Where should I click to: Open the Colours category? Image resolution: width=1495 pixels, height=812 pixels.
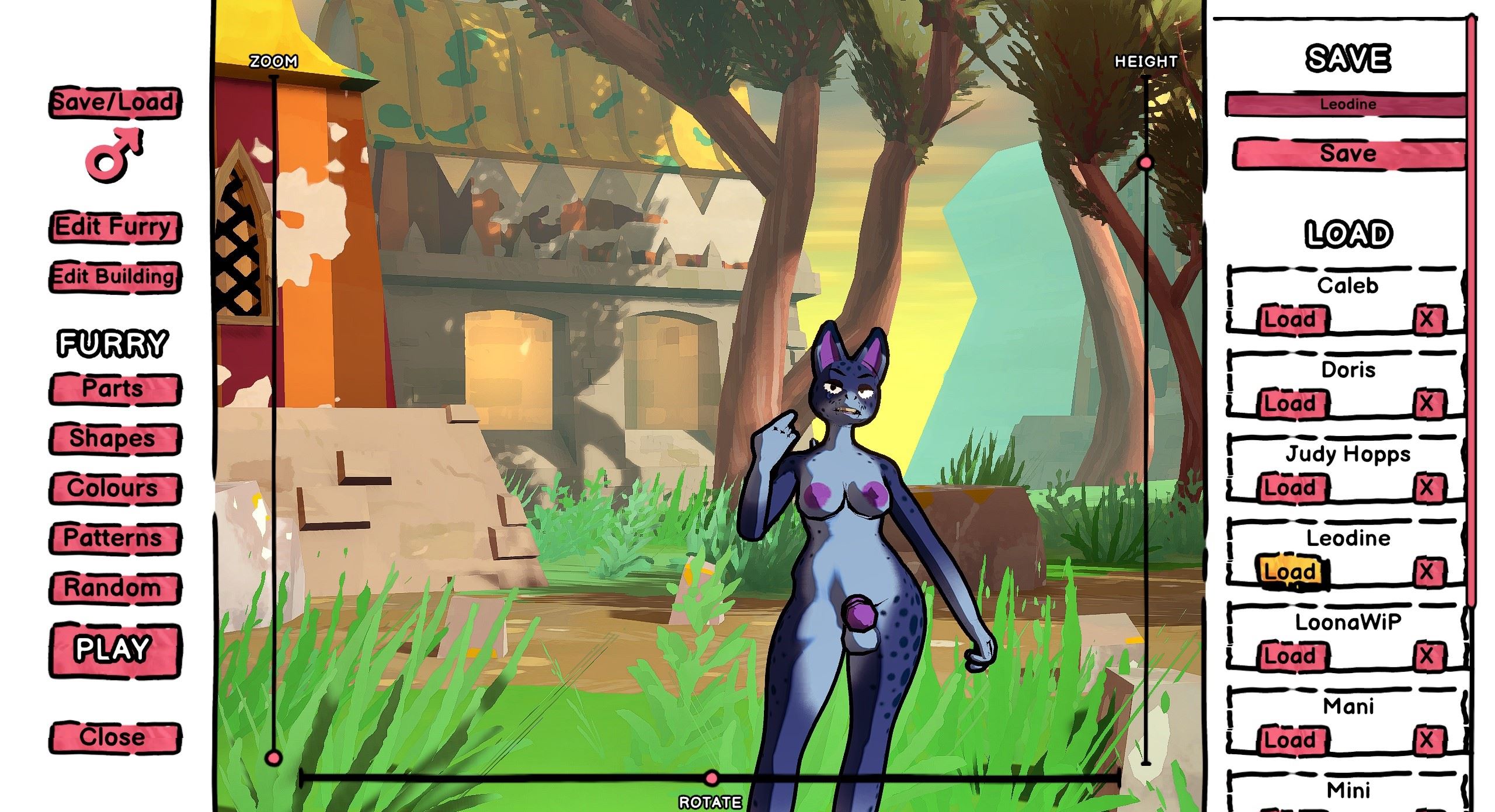tap(114, 489)
